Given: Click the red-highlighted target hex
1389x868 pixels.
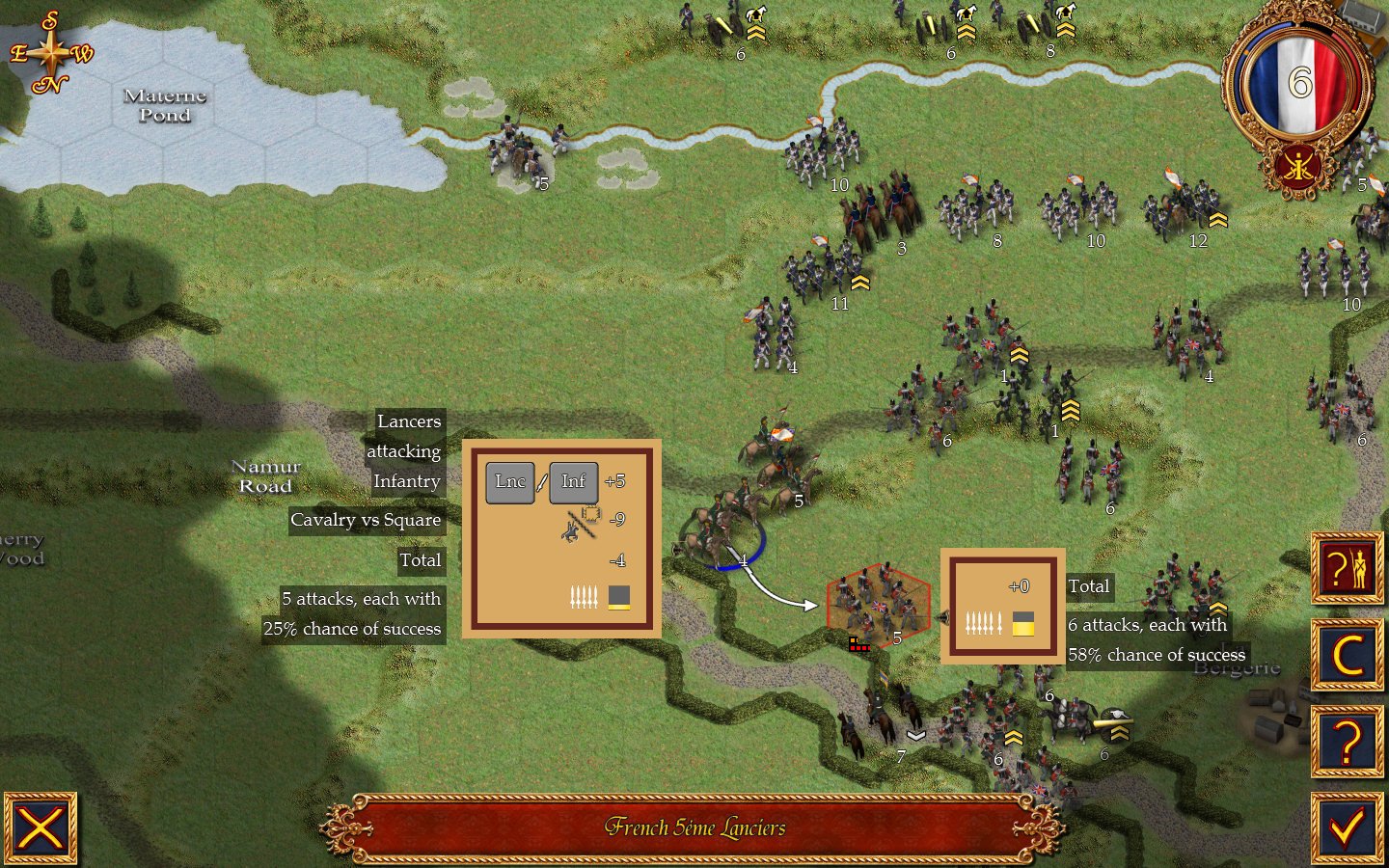Looking at the screenshot, I should point(878,606).
